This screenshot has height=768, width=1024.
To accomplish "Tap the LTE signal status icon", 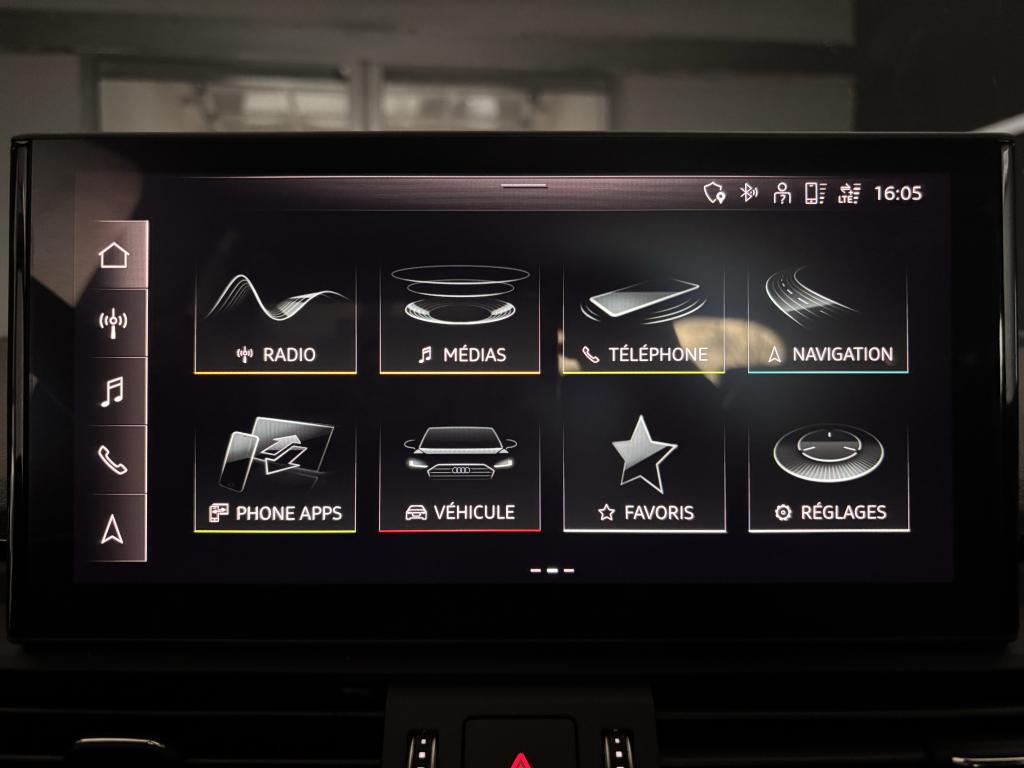I will (x=849, y=193).
